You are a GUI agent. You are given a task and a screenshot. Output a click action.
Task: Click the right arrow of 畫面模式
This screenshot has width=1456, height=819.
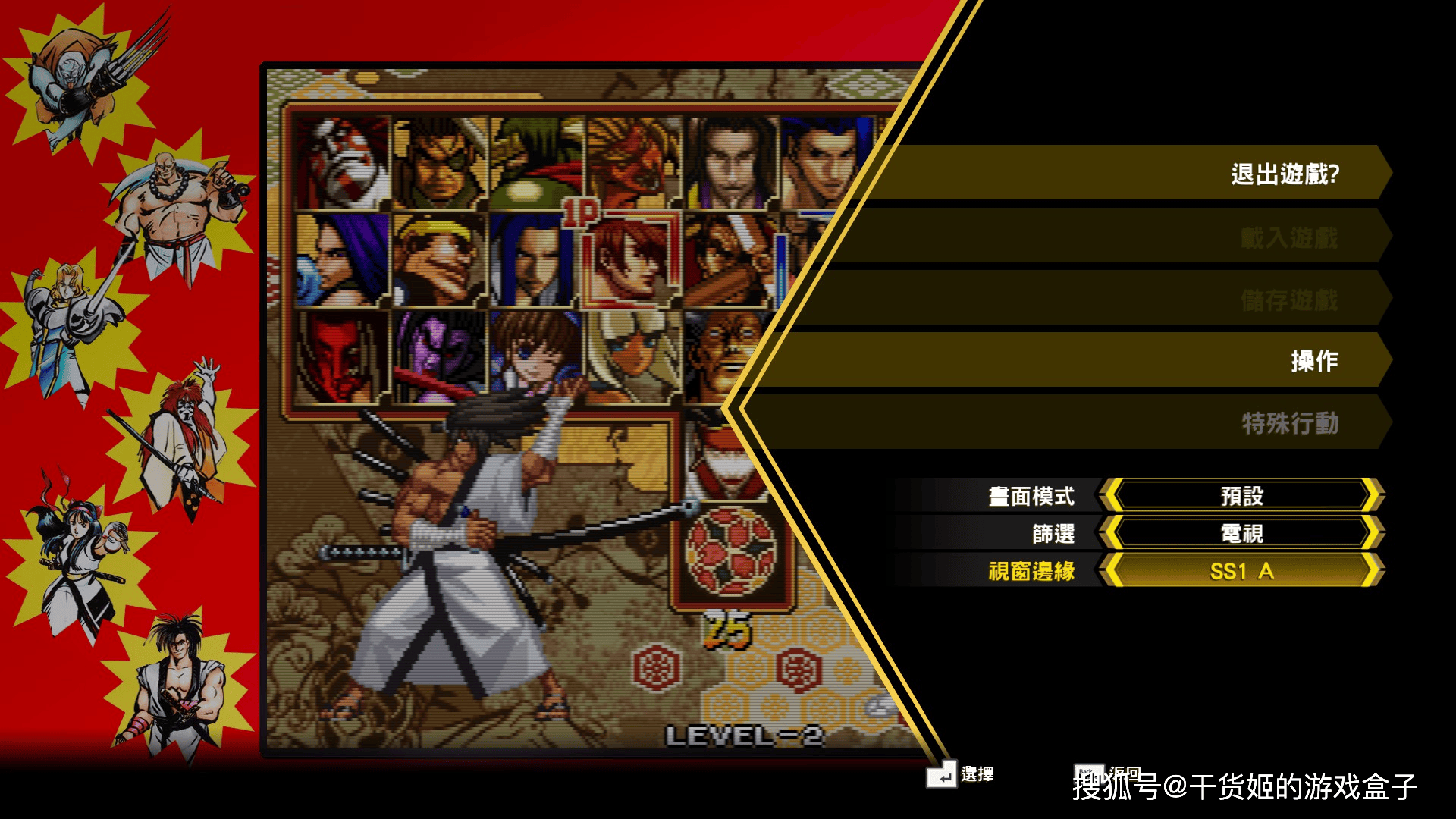[1371, 496]
